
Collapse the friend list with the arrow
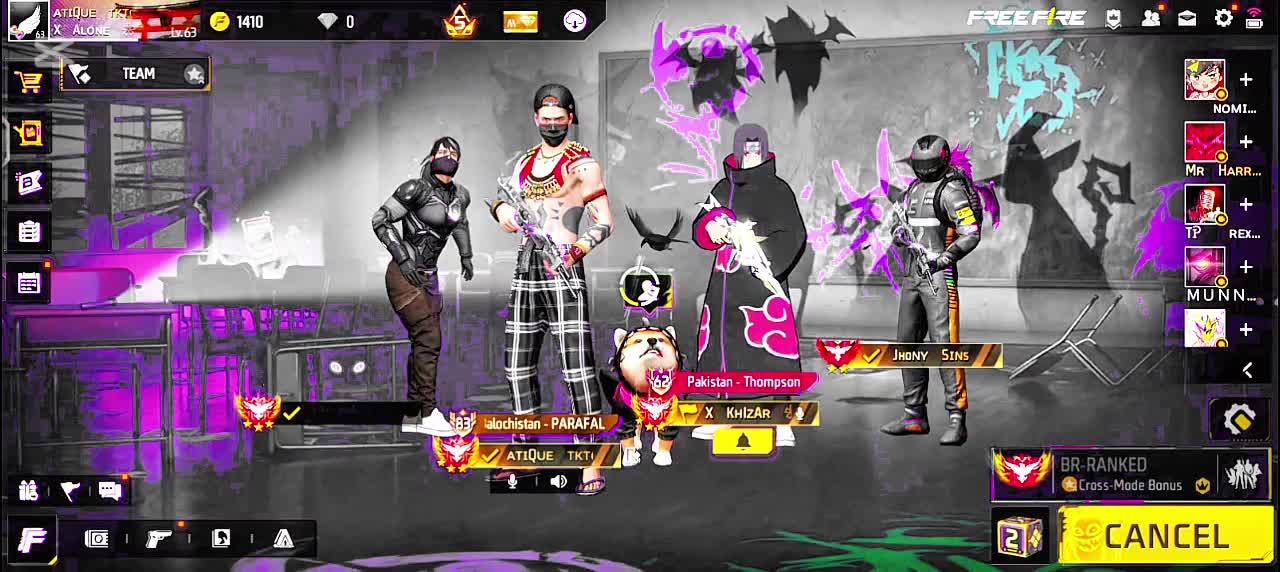tap(1247, 370)
